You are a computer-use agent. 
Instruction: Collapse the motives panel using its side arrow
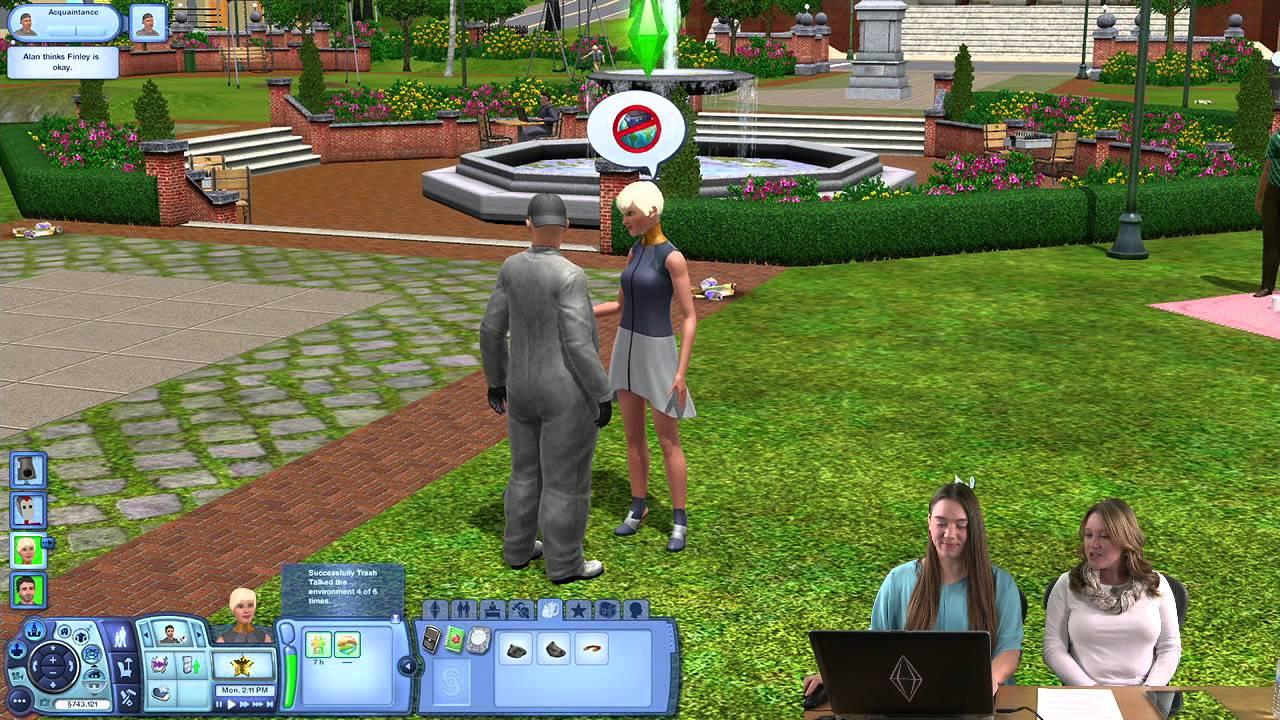[x=408, y=665]
